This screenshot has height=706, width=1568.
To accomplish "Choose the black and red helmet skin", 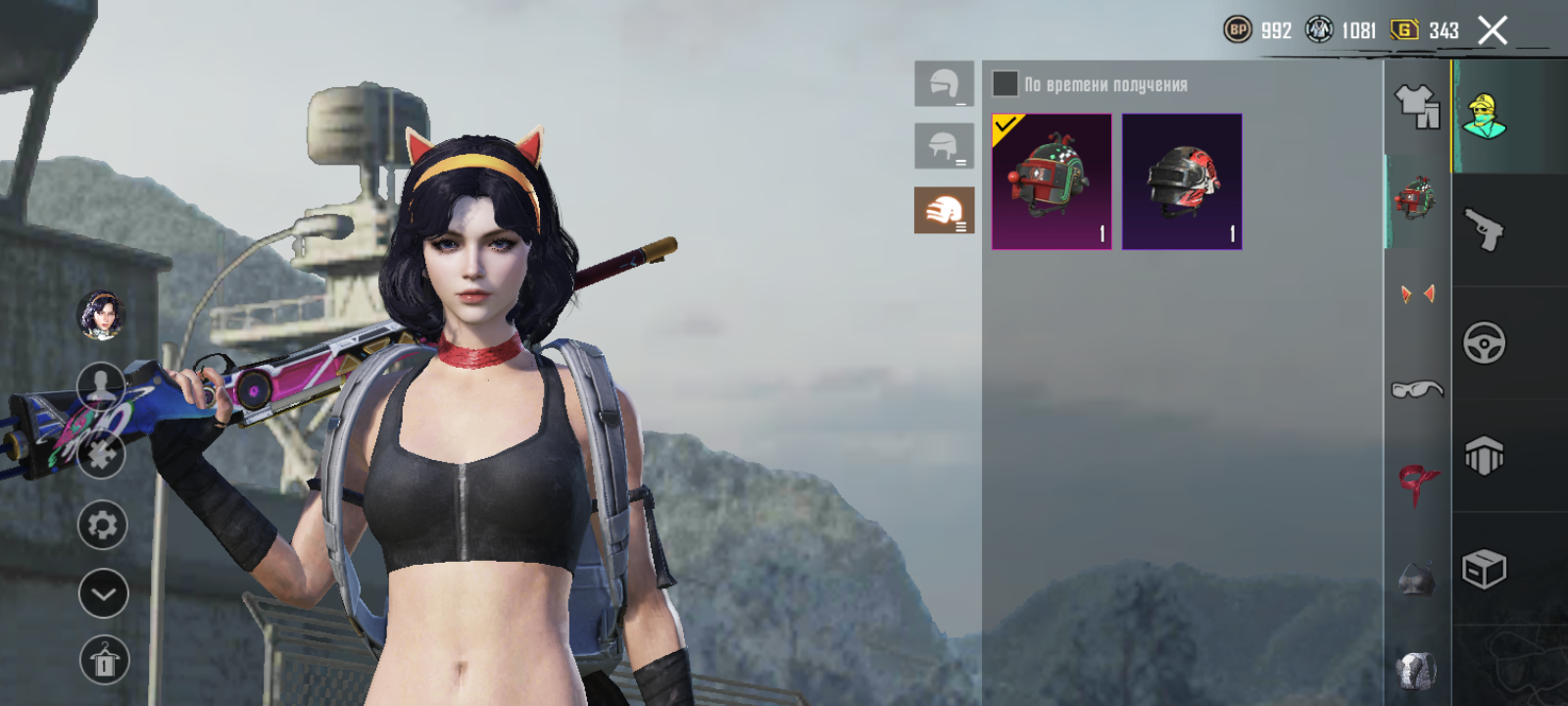I will tap(1182, 181).
